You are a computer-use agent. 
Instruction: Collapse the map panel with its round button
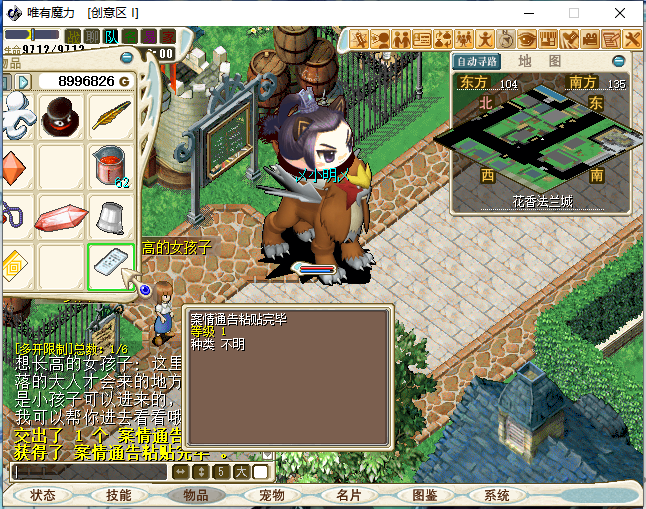coord(619,60)
